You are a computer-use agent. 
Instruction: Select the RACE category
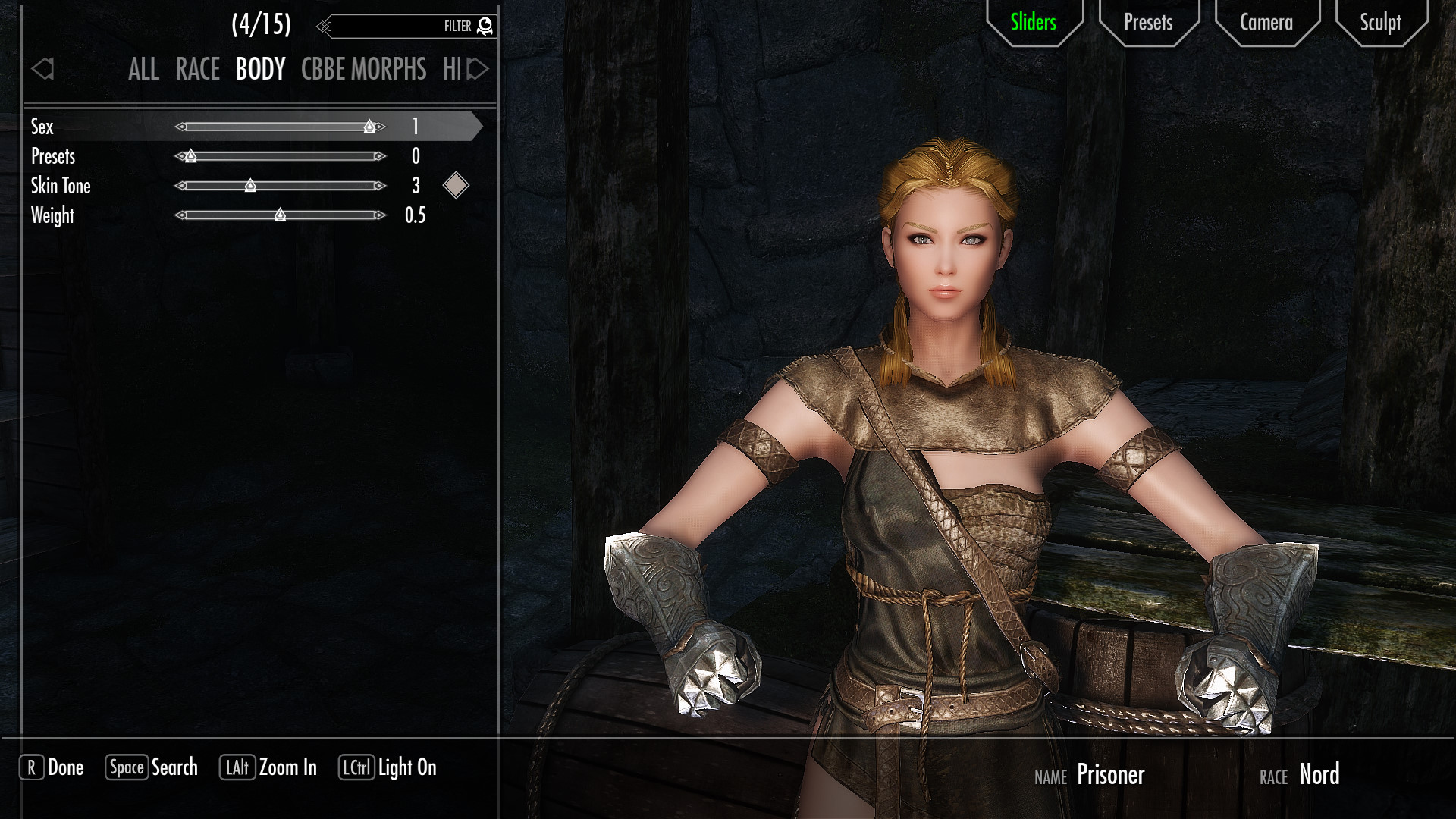coord(198,70)
